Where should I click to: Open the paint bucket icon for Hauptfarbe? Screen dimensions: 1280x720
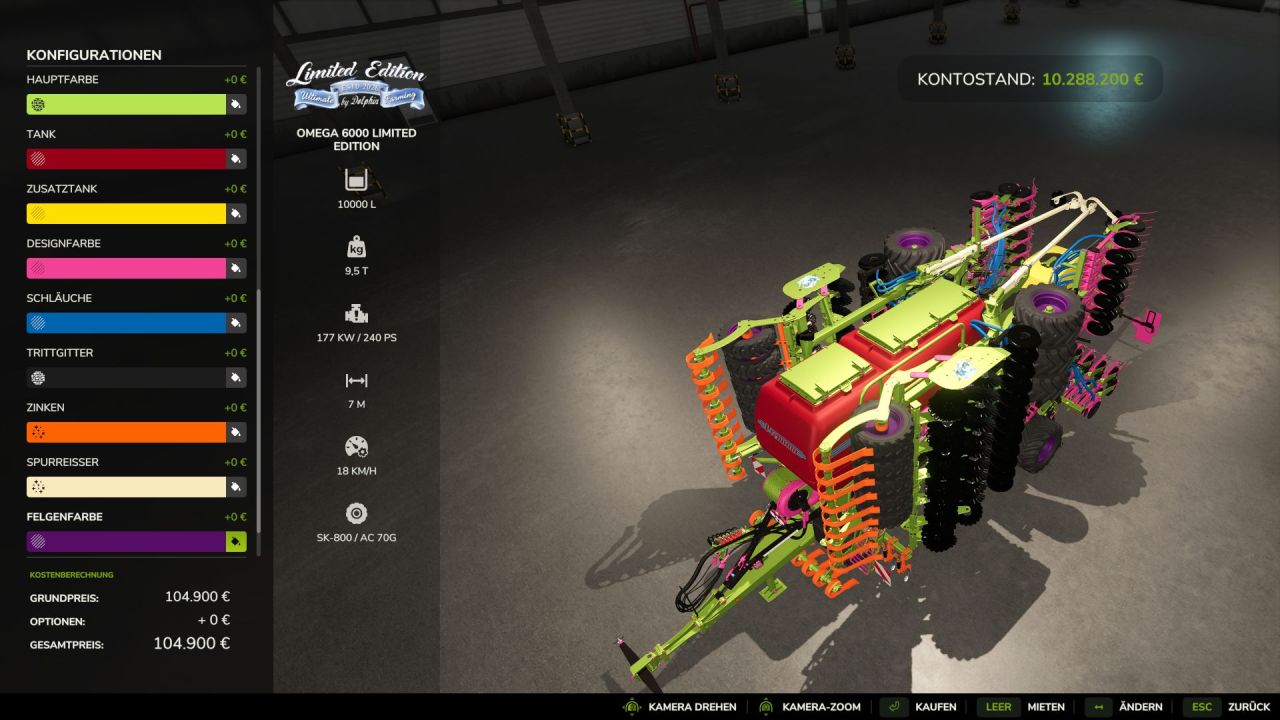(x=236, y=104)
